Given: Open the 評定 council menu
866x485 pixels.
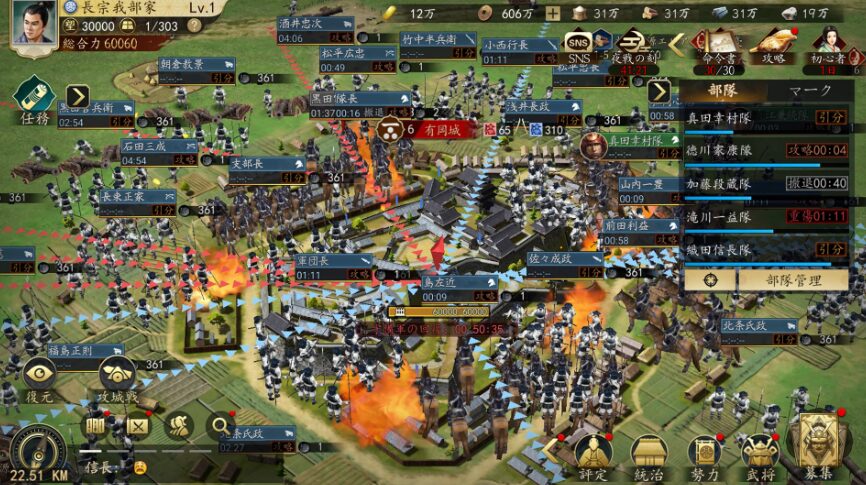Looking at the screenshot, I should (x=593, y=455).
